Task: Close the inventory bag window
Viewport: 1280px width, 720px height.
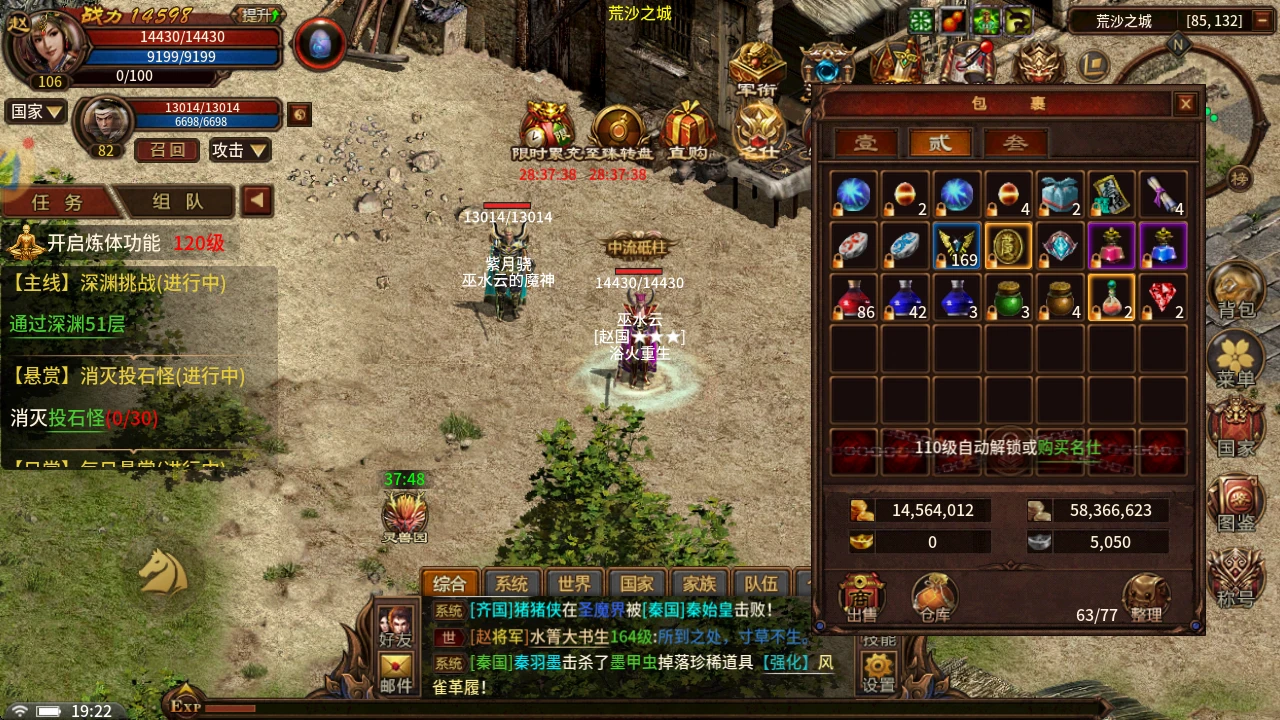Action: (1185, 103)
